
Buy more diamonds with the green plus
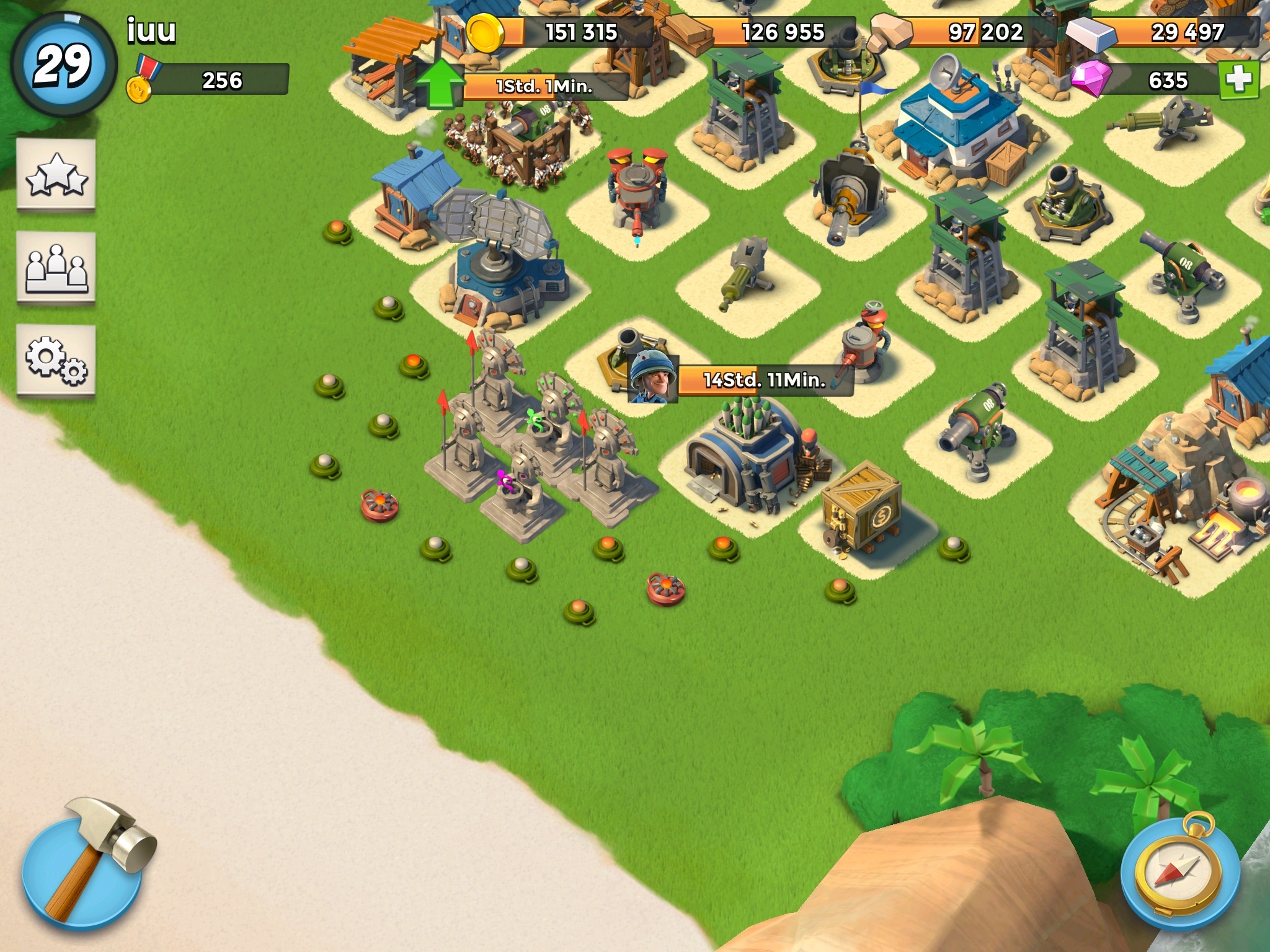click(x=1238, y=80)
